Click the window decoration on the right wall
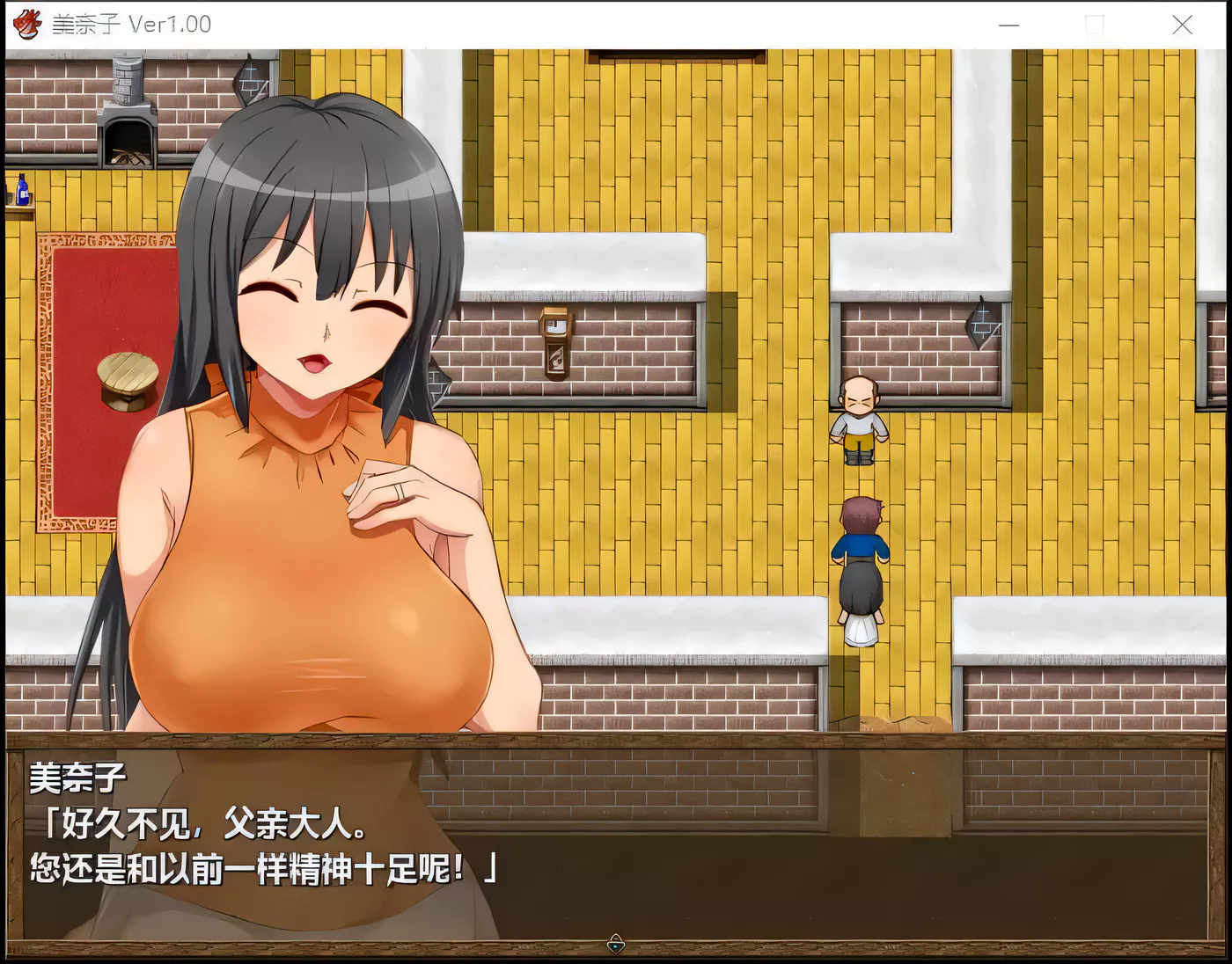The width and height of the screenshot is (1232, 964). pyautogui.click(x=983, y=325)
